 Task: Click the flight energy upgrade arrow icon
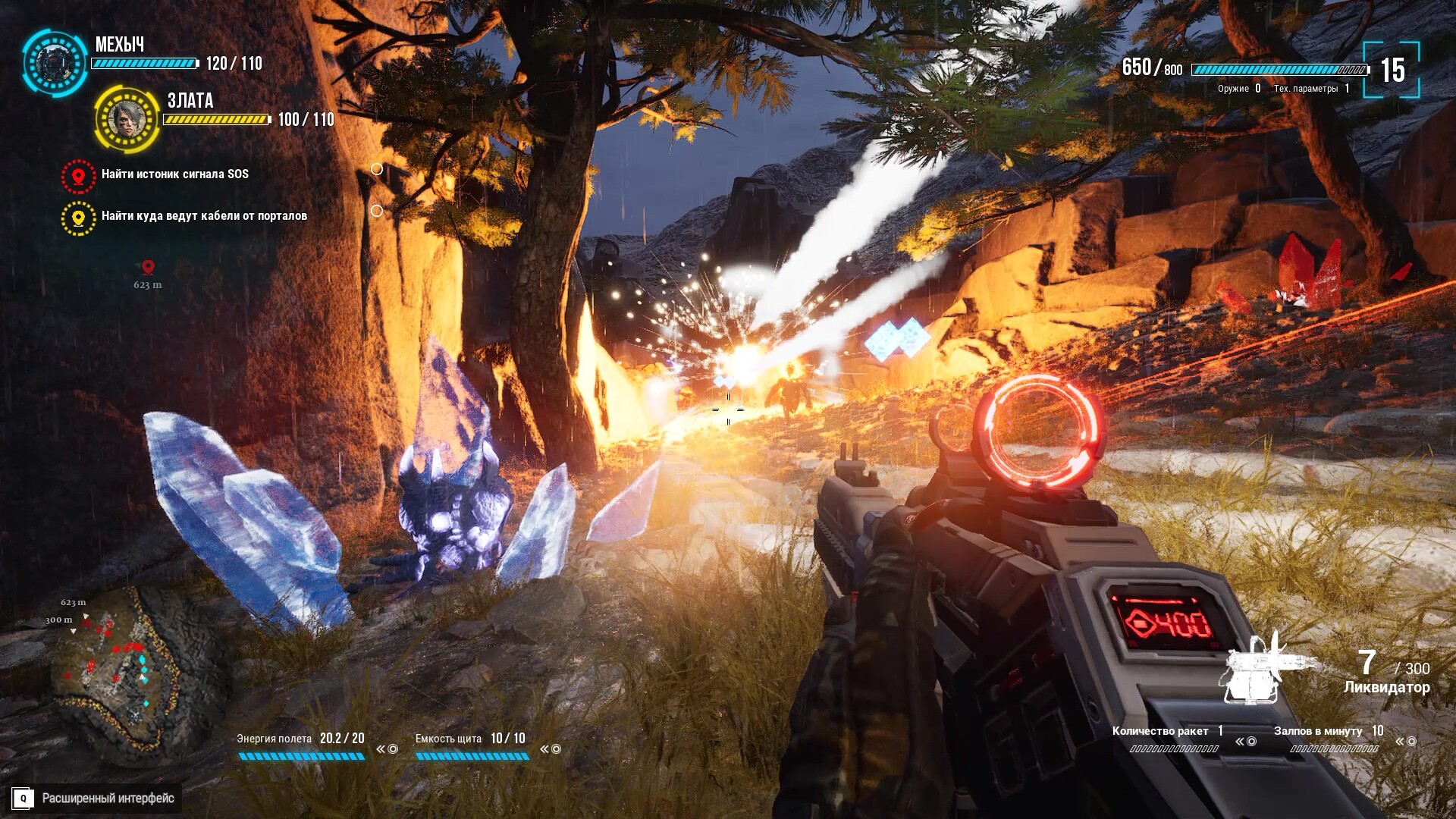[387, 749]
